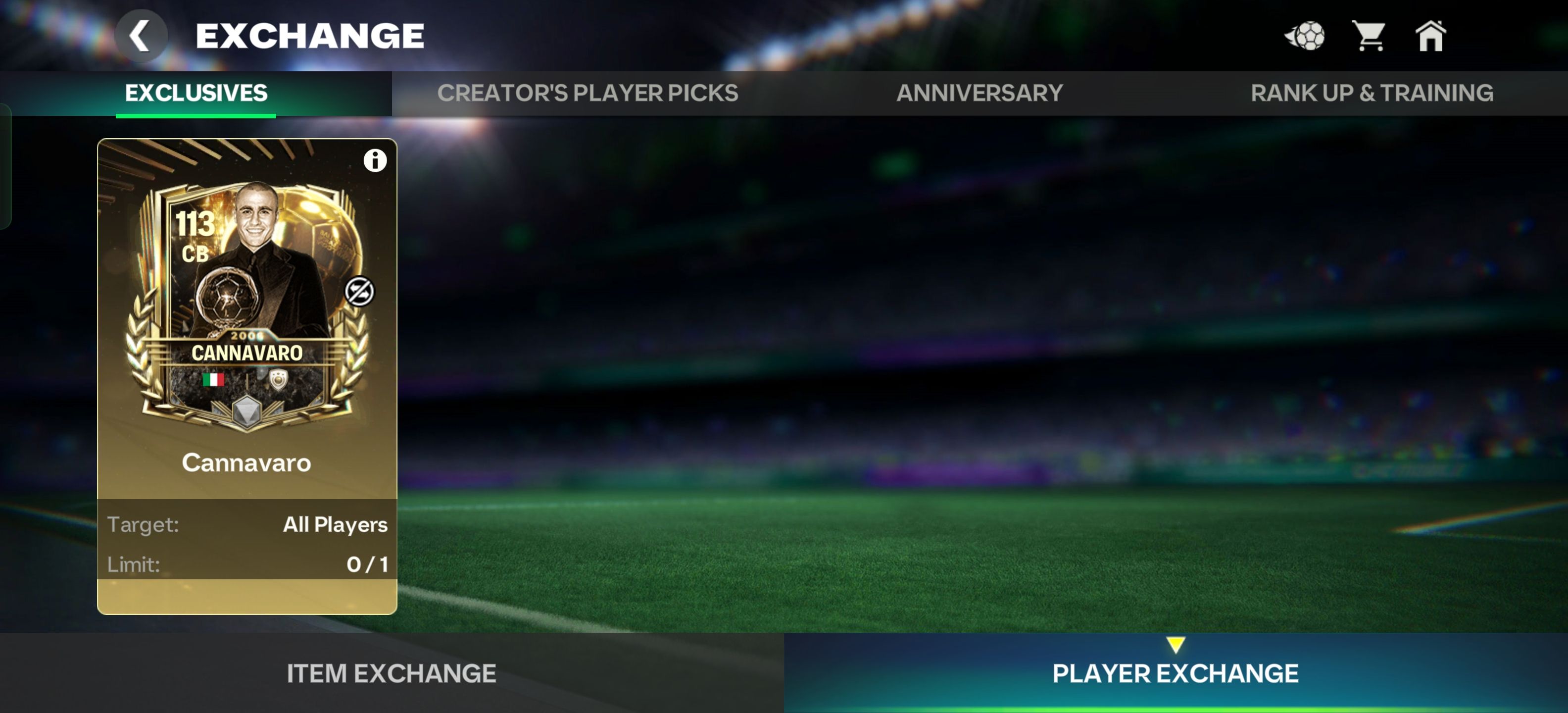
Task: Open the shopping cart store
Action: pyautogui.click(x=1369, y=36)
